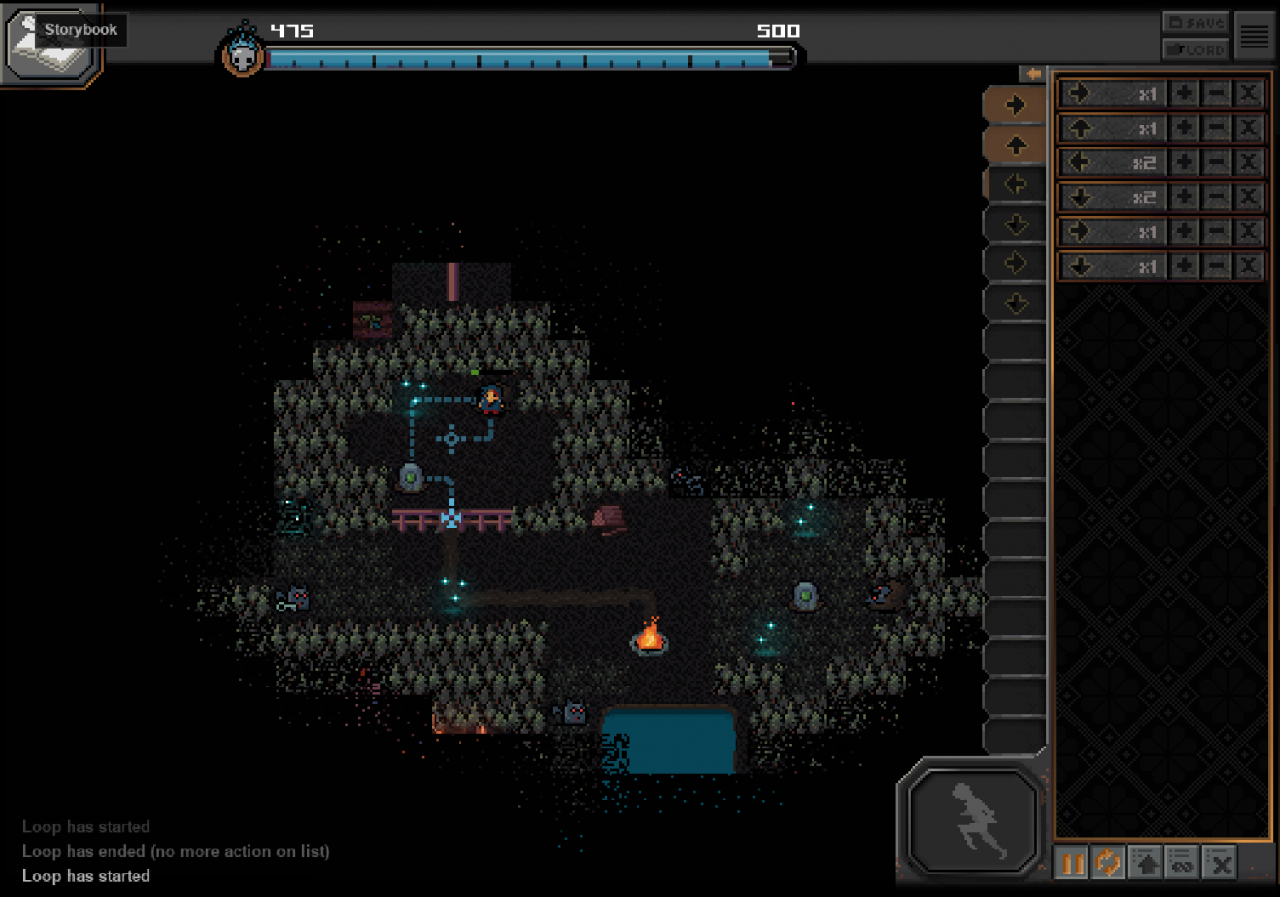Delete the last move-down x1 action
Screen dimensions: 1280x897
tap(1248, 266)
